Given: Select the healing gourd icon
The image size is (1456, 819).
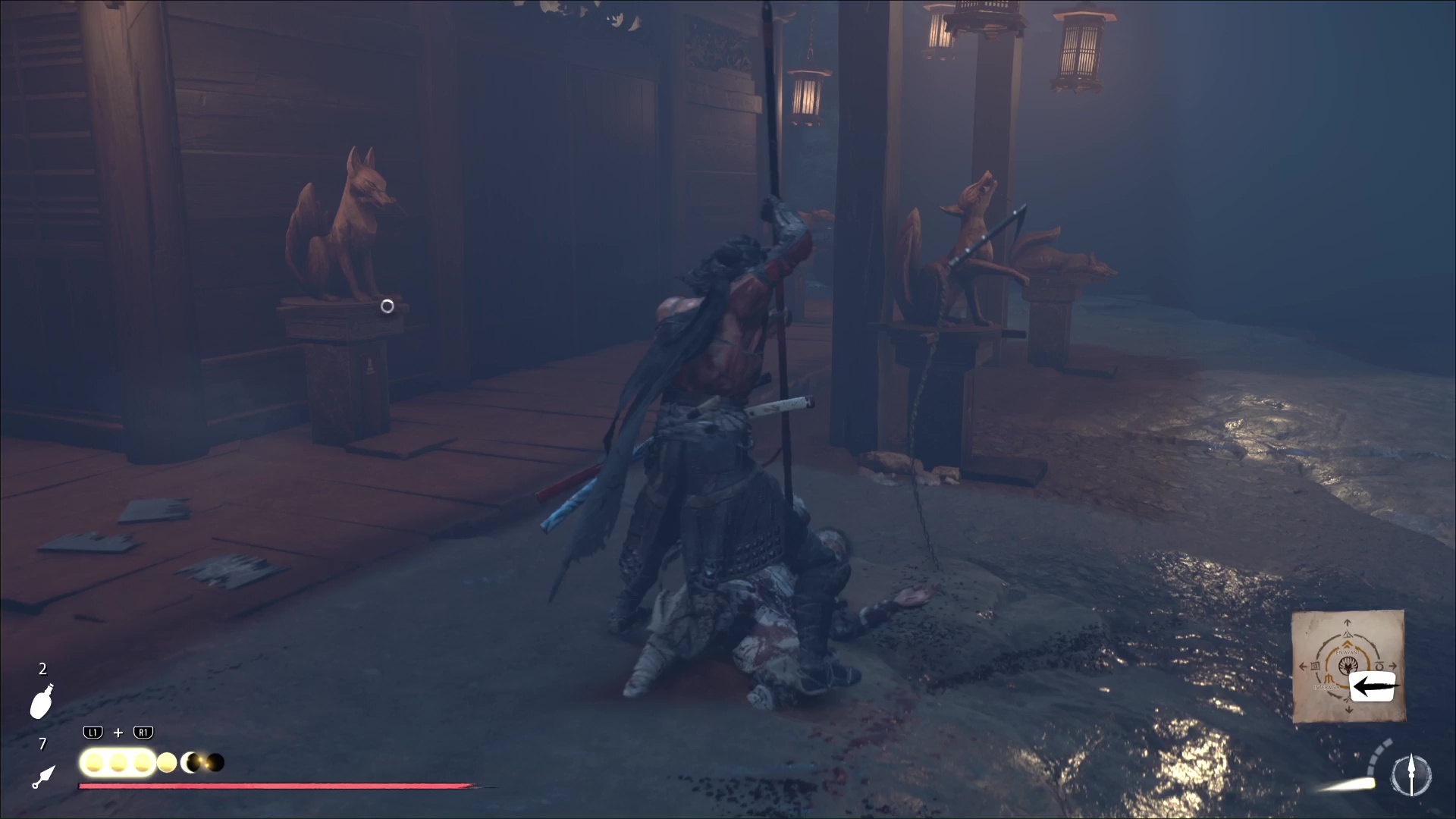Looking at the screenshot, I should (42, 701).
